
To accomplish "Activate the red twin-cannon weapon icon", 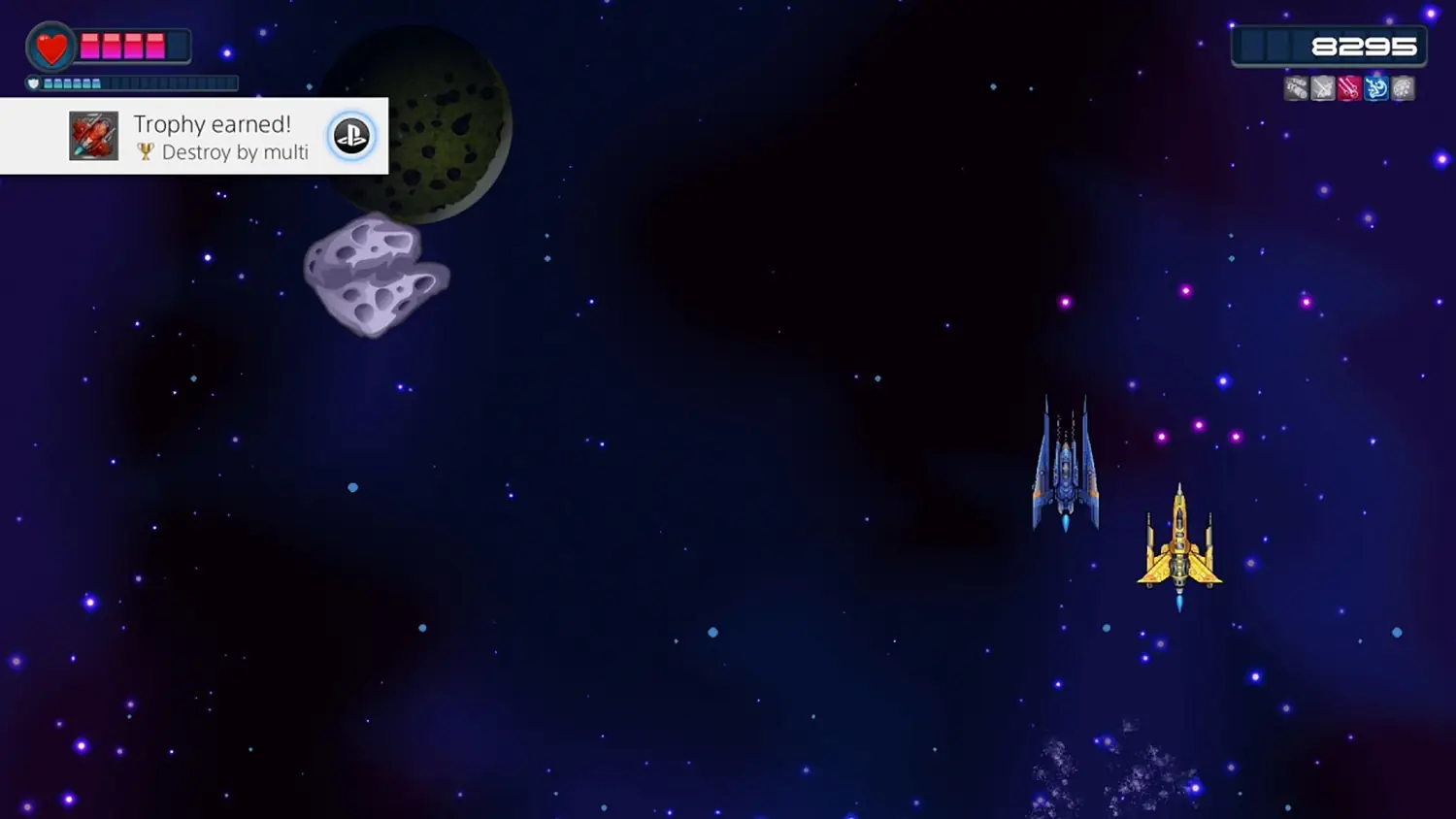I will click(x=1348, y=88).
